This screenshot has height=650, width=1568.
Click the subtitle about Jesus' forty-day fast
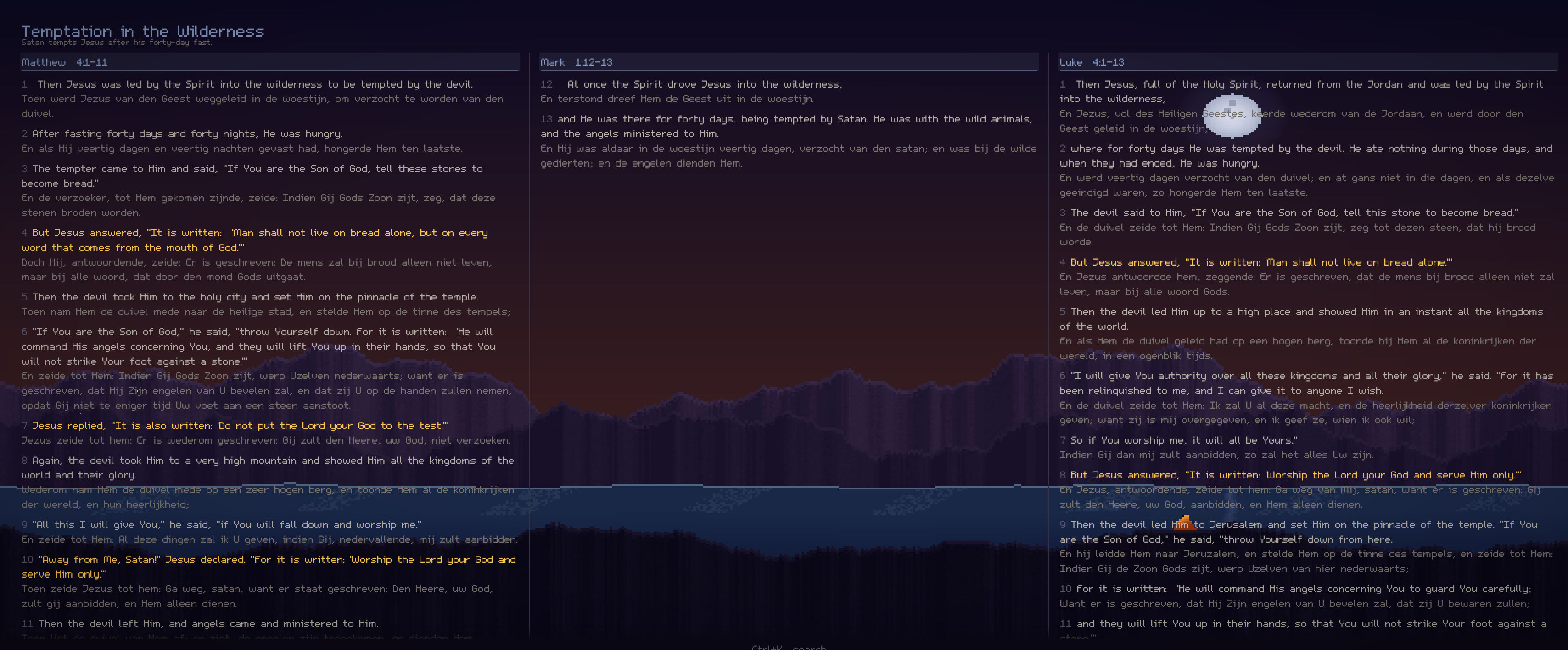coord(117,42)
